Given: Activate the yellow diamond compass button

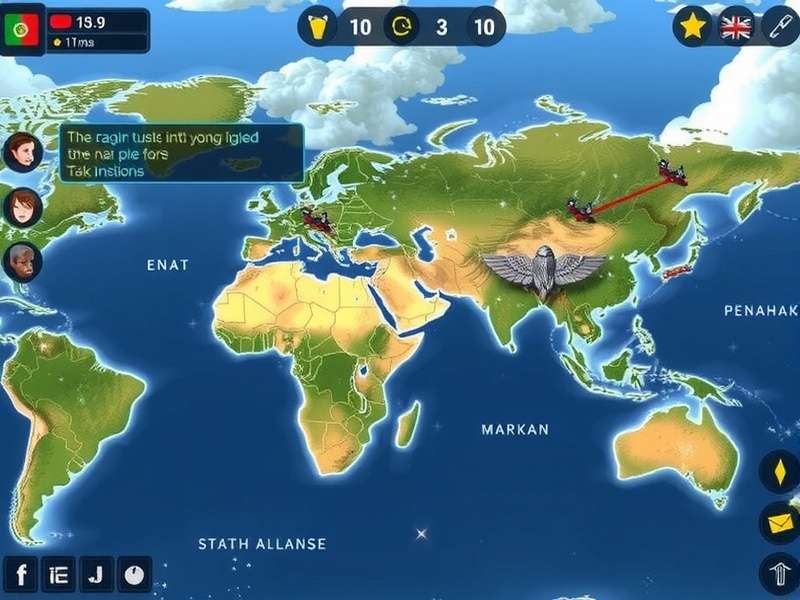Looking at the screenshot, I should pos(780,472).
